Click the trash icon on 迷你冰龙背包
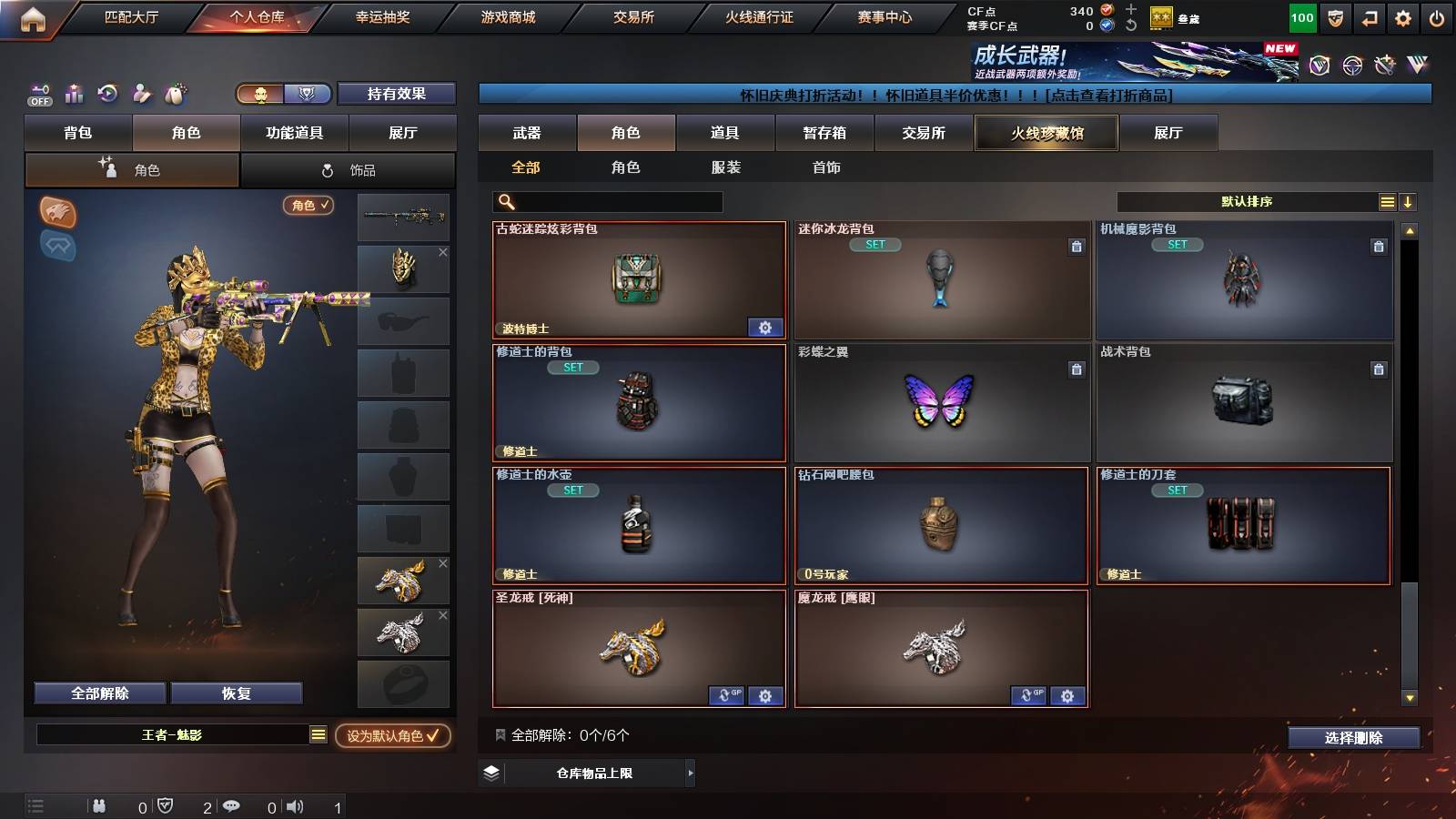This screenshot has height=819, width=1456. [1076, 245]
